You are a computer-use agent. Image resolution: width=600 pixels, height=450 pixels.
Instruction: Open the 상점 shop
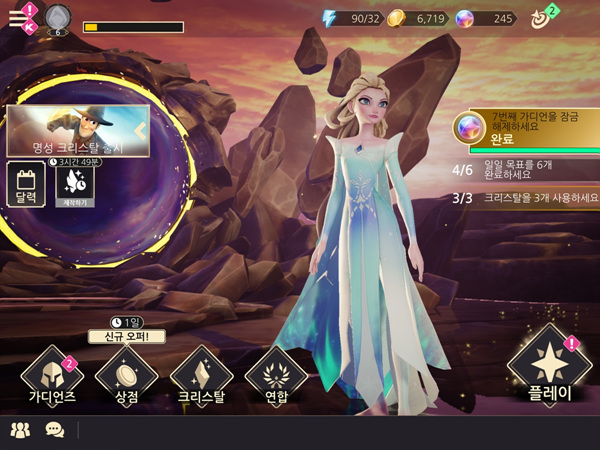[x=126, y=376]
